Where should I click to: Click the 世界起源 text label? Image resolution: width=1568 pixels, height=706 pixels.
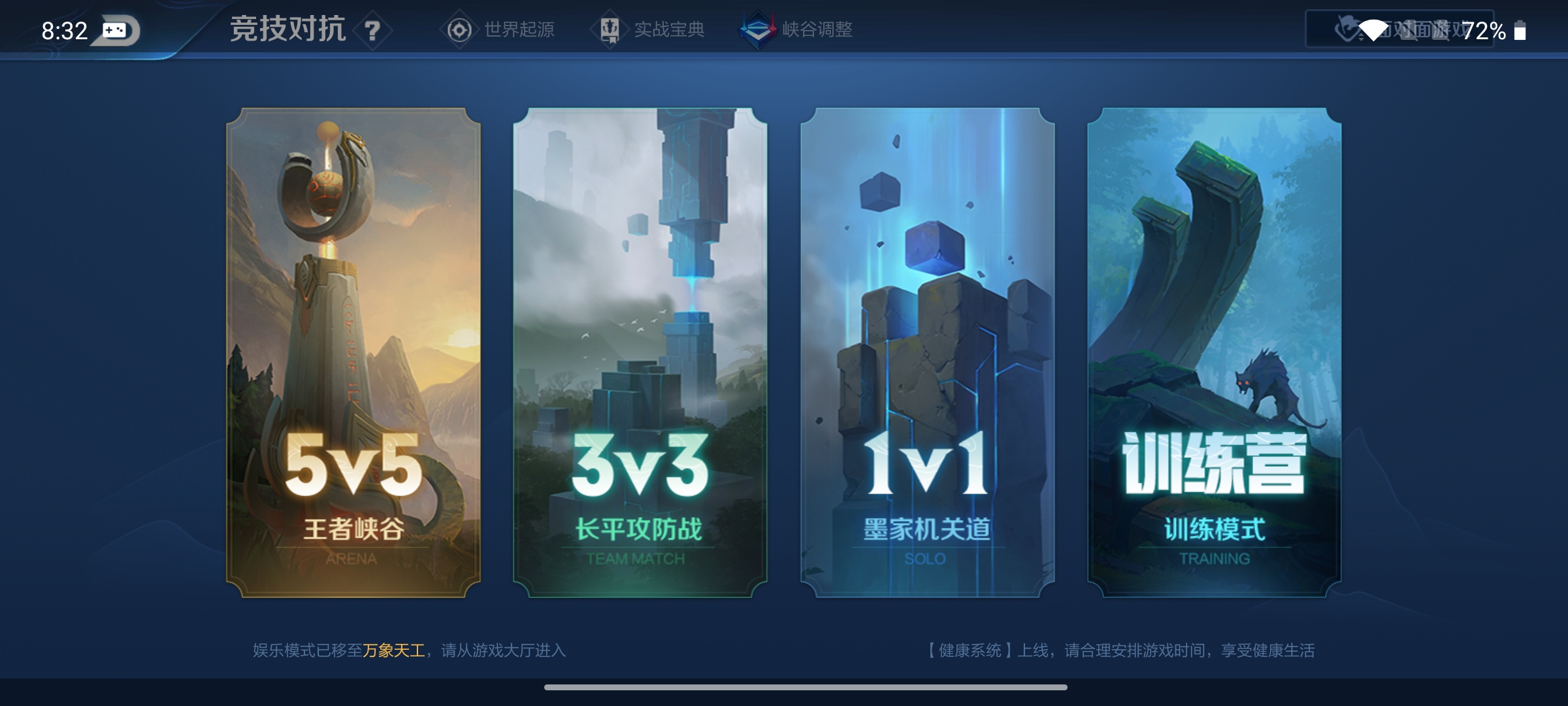(x=518, y=29)
